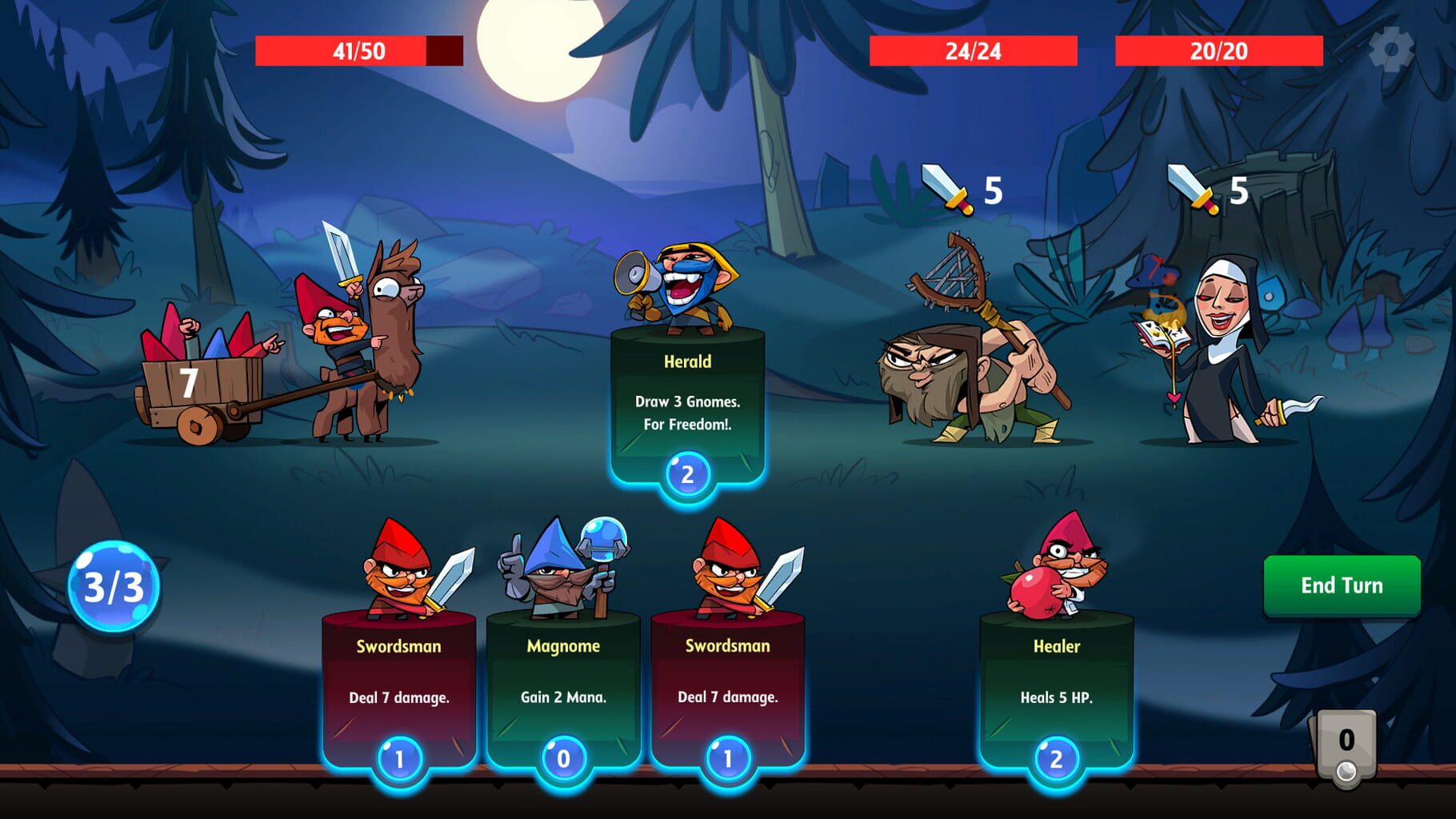Image resolution: width=1456 pixels, height=819 pixels.
Task: Click End Turn
Action: pos(1341,585)
